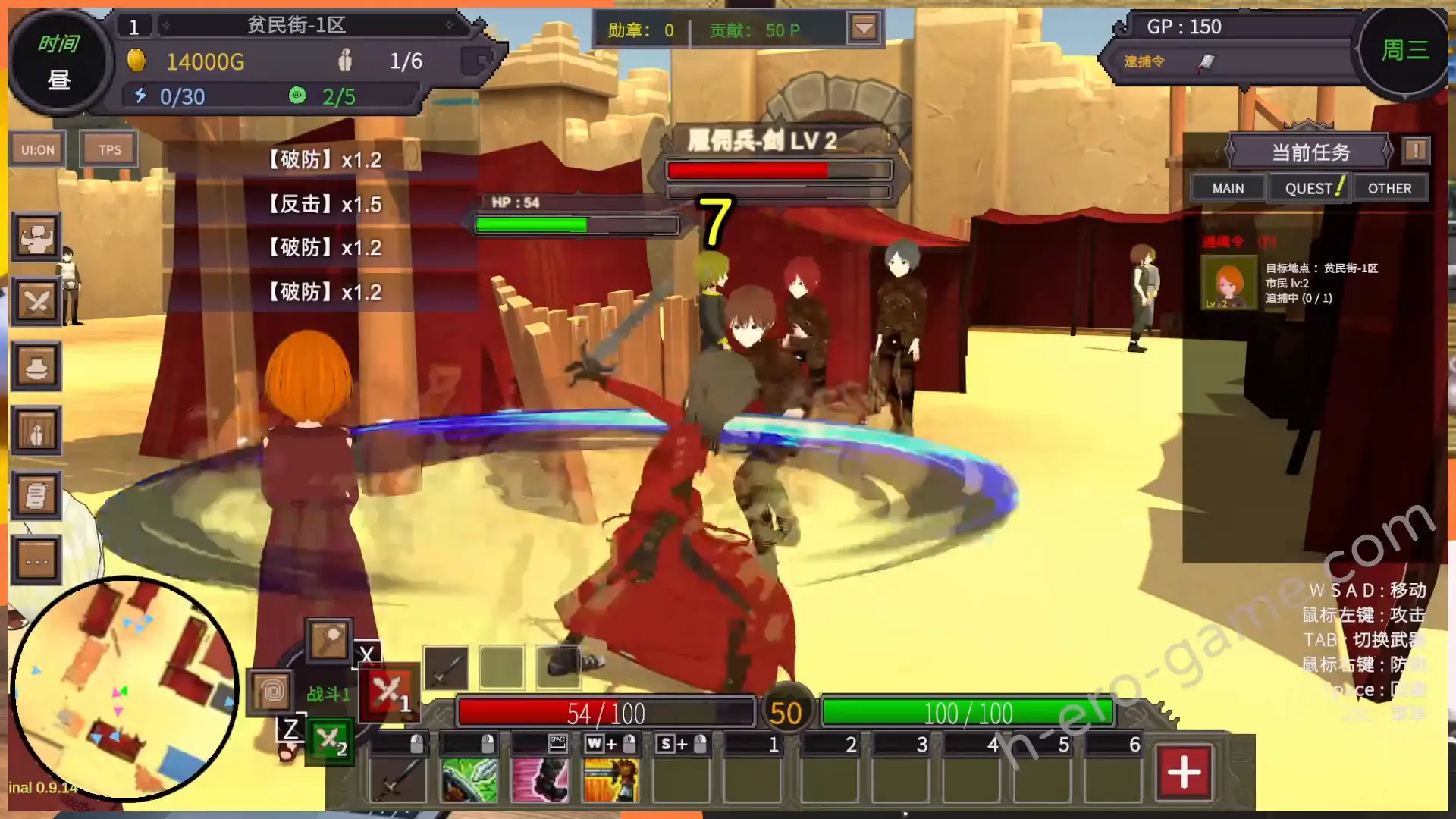Open the clay pot inventory icon
1456x819 pixels.
click(x=36, y=367)
